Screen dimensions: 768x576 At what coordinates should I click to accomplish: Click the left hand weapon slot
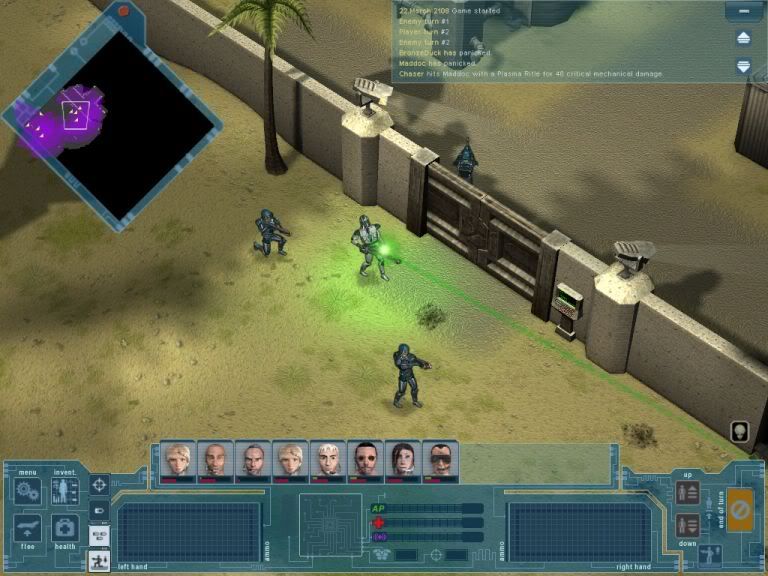pos(188,530)
